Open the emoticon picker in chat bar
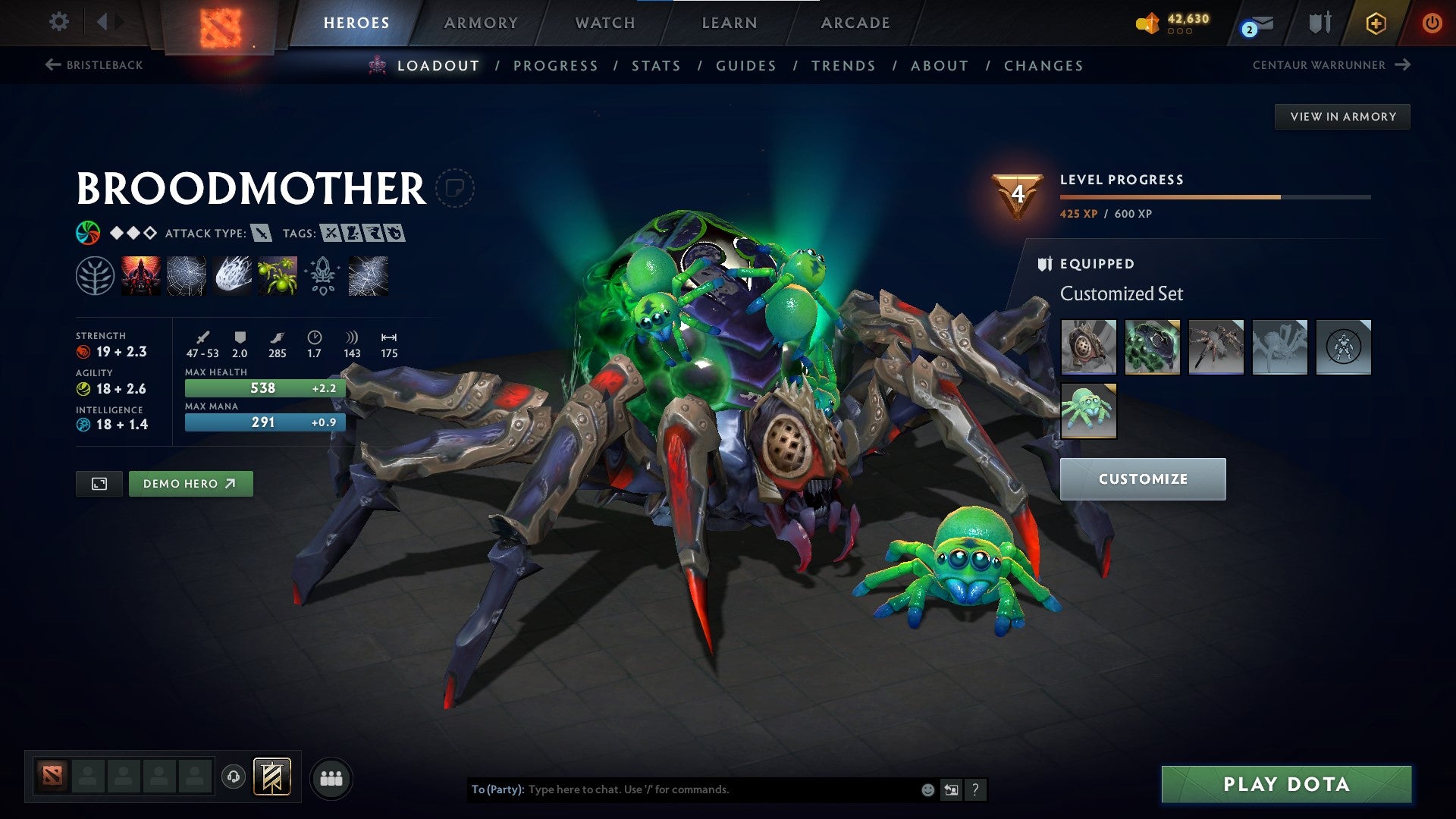This screenshot has width=1456, height=819. (927, 789)
